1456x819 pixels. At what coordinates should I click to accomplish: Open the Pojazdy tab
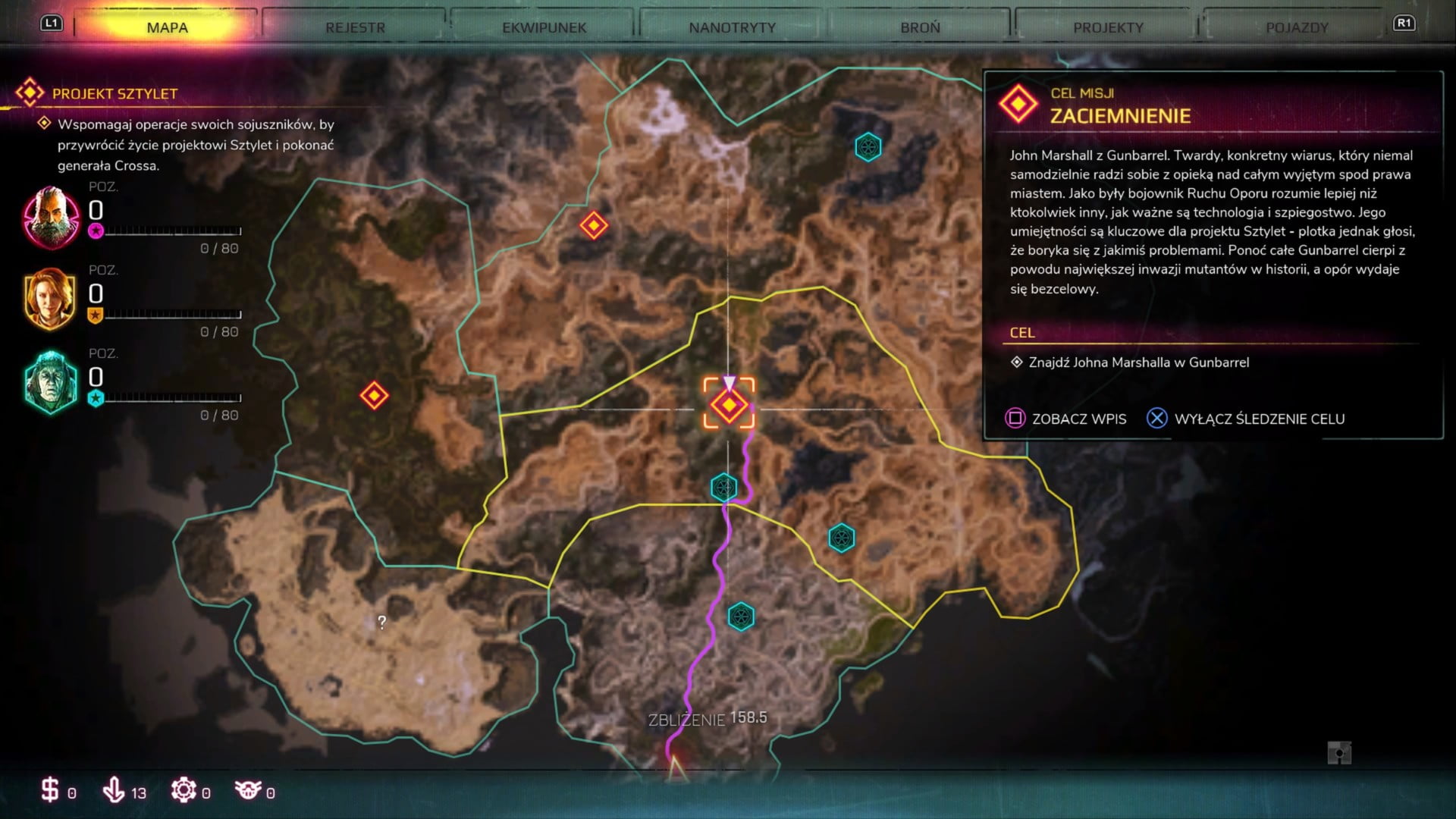coord(1297,28)
